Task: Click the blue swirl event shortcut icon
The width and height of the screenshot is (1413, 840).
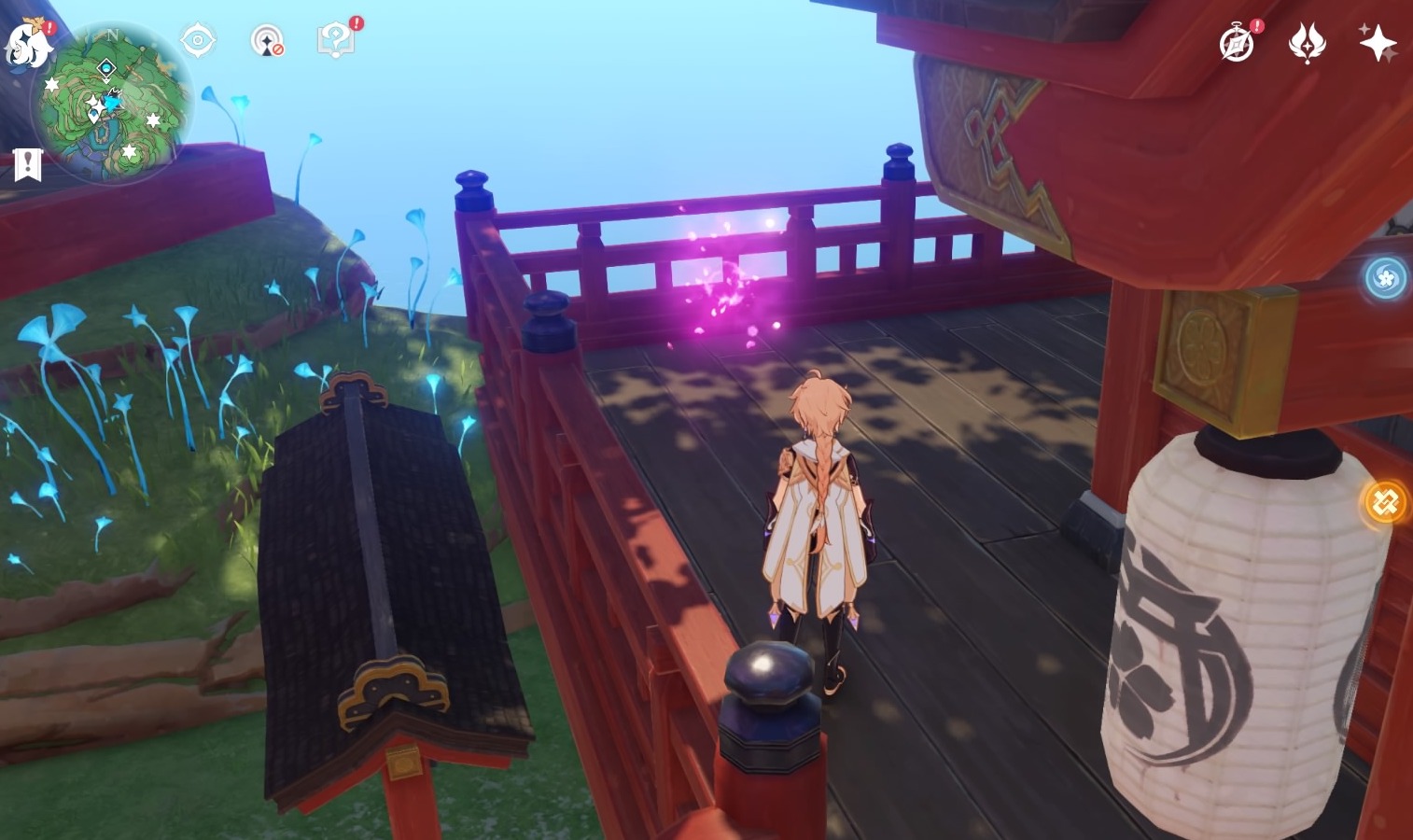Action: 1386,278
